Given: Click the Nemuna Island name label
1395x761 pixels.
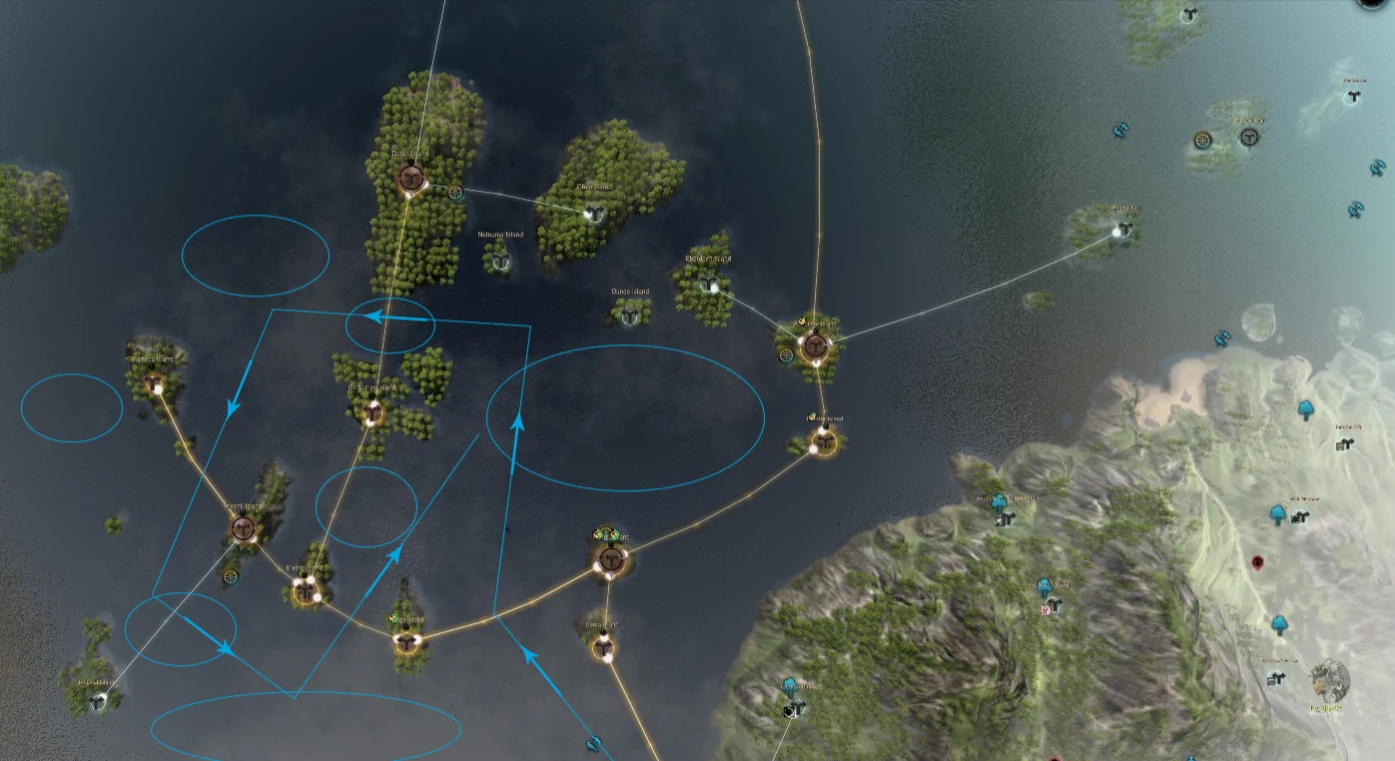Looking at the screenshot, I should pyautogui.click(x=501, y=235).
